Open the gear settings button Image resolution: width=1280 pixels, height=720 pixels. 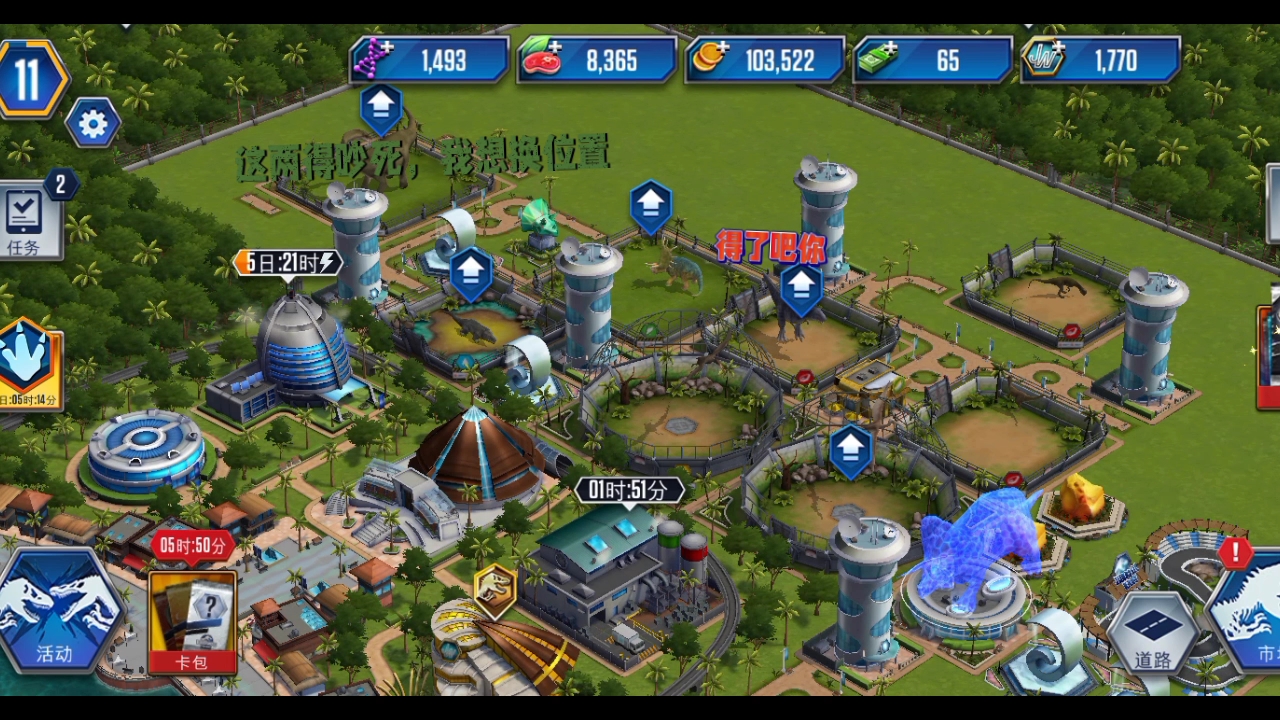(93, 124)
